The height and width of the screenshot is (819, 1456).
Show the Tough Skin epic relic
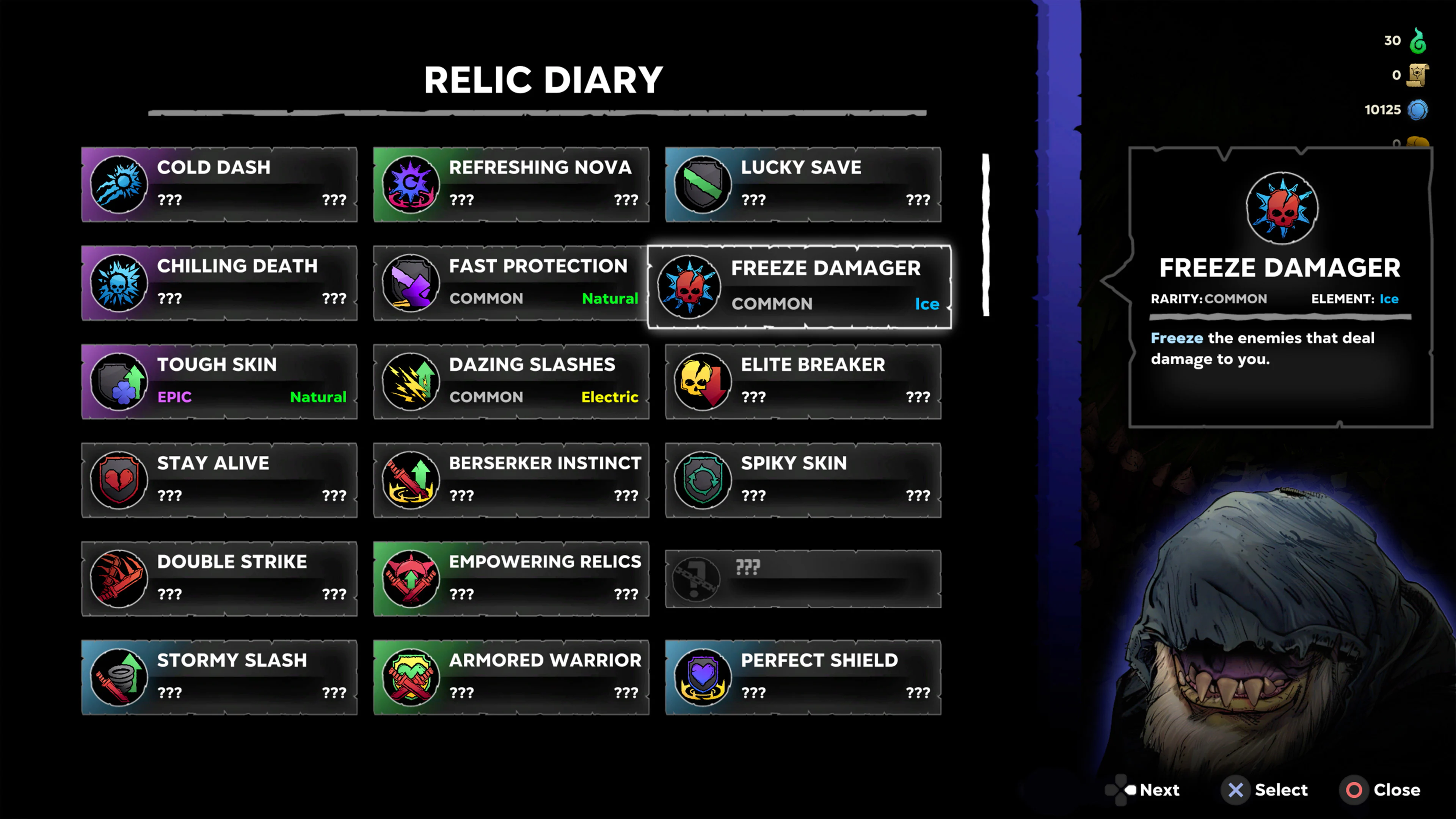(x=219, y=381)
